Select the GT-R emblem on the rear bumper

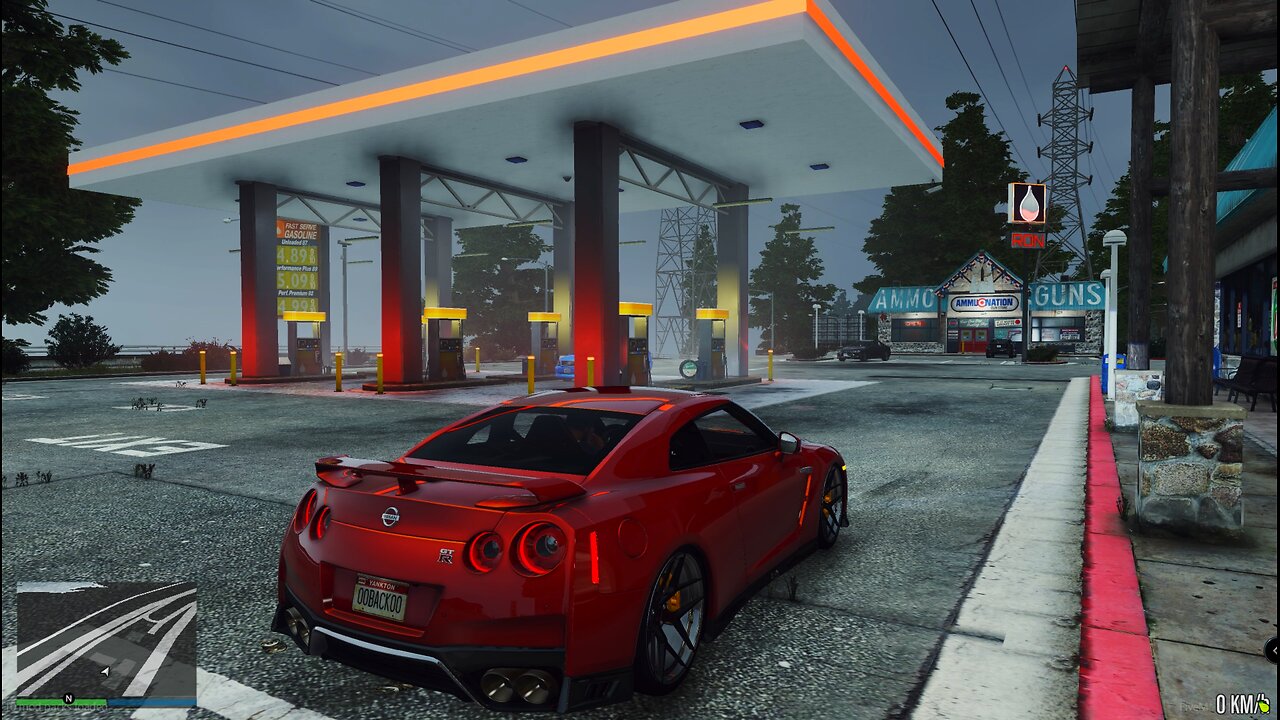[446, 553]
